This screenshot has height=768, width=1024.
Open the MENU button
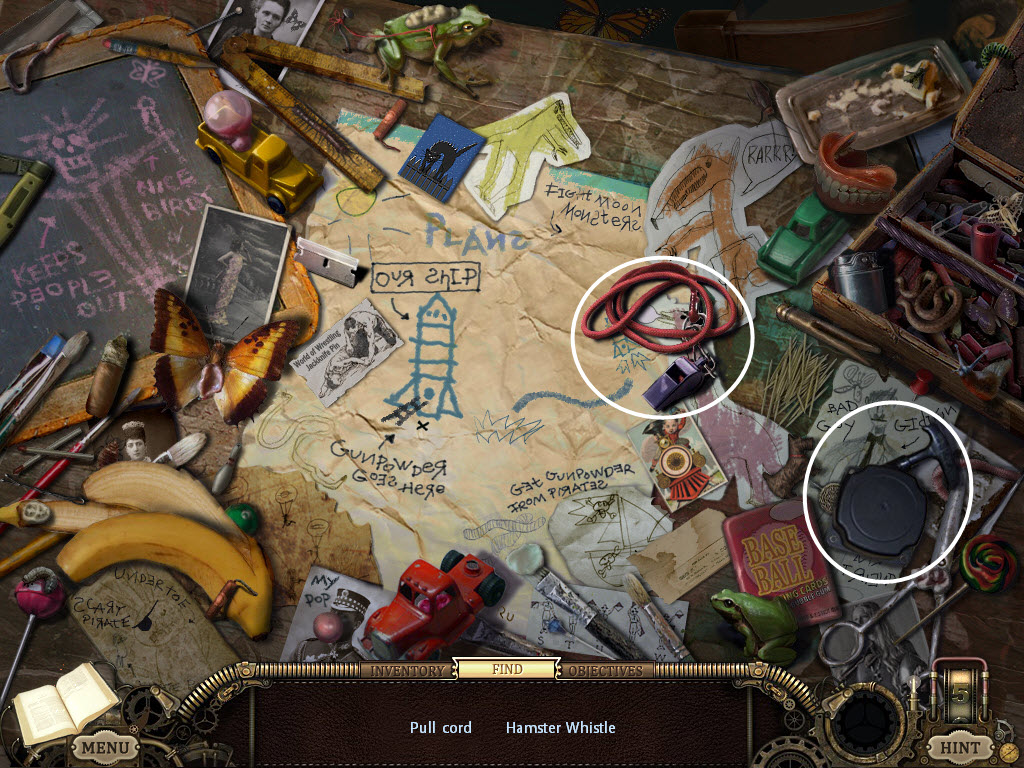[104, 746]
